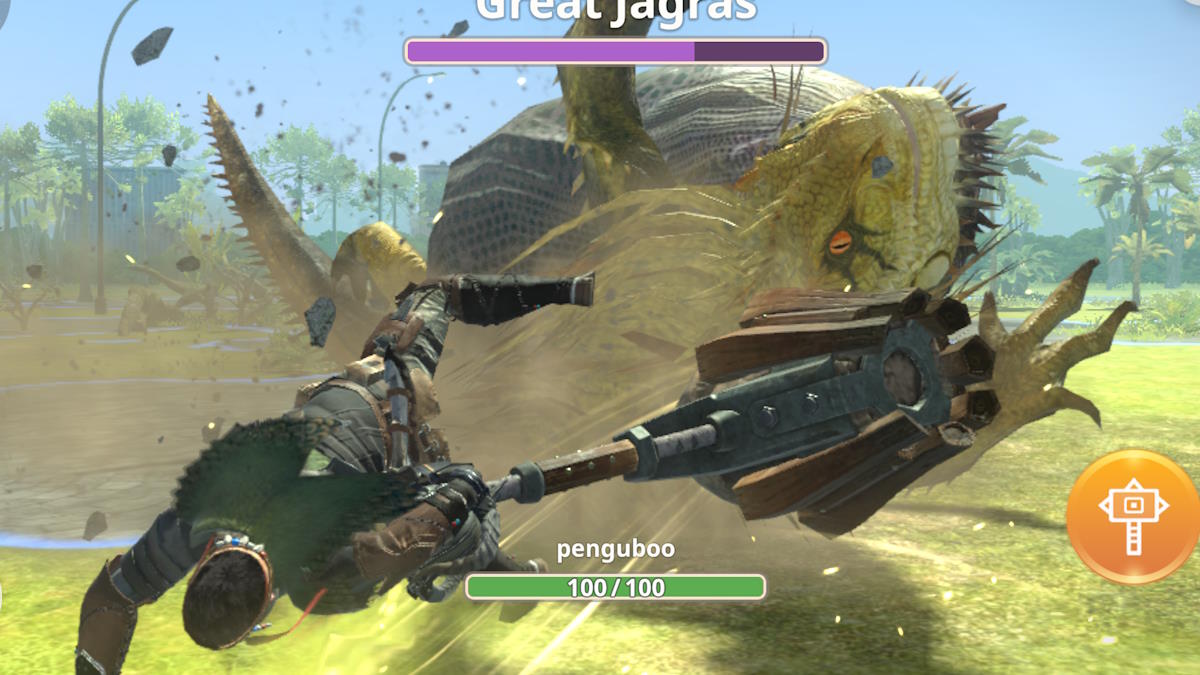This screenshot has width=1200, height=675.
Task: Activate the orange hammer special skill button
Action: pos(1132,516)
